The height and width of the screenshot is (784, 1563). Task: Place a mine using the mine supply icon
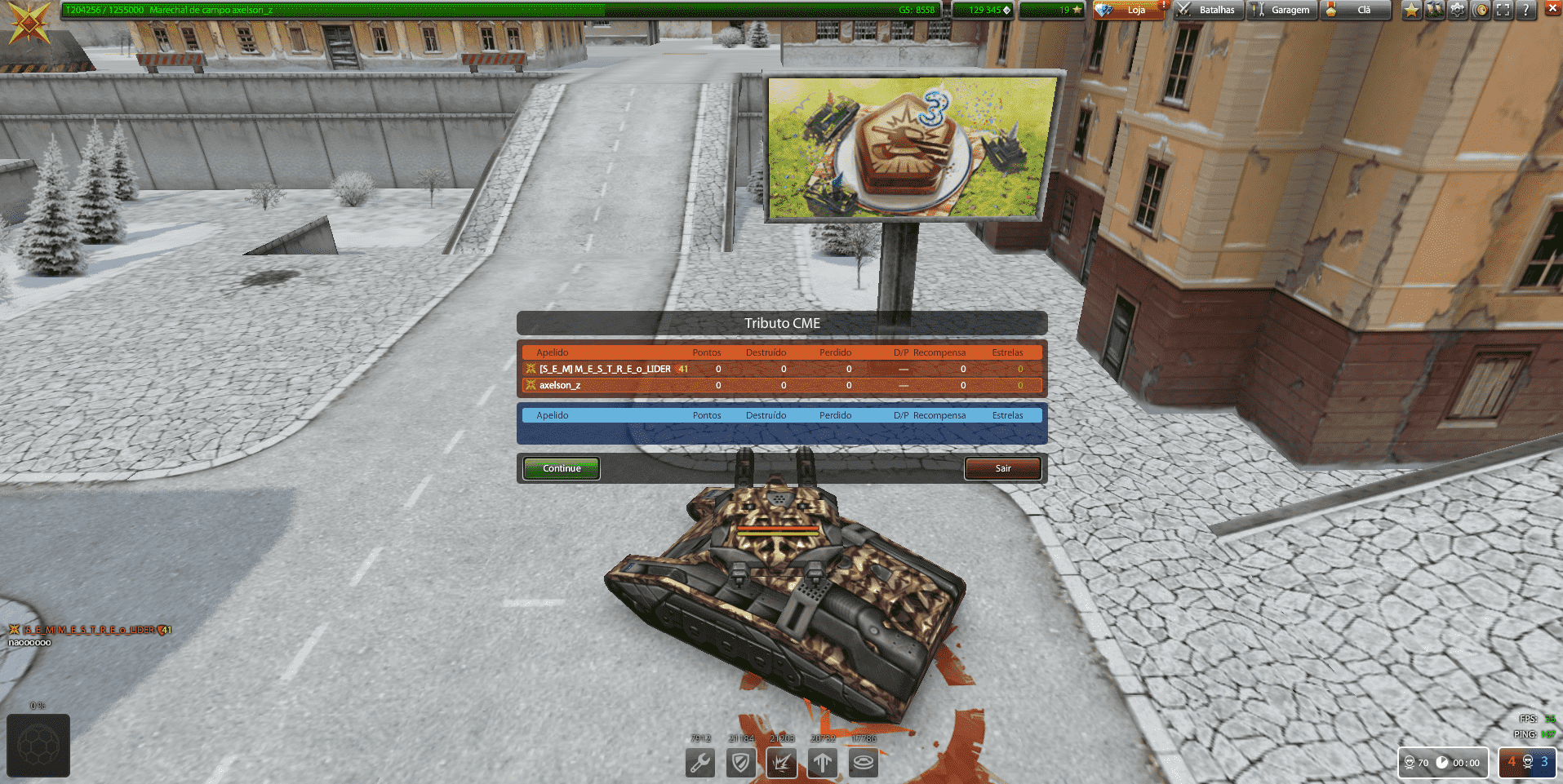(863, 763)
